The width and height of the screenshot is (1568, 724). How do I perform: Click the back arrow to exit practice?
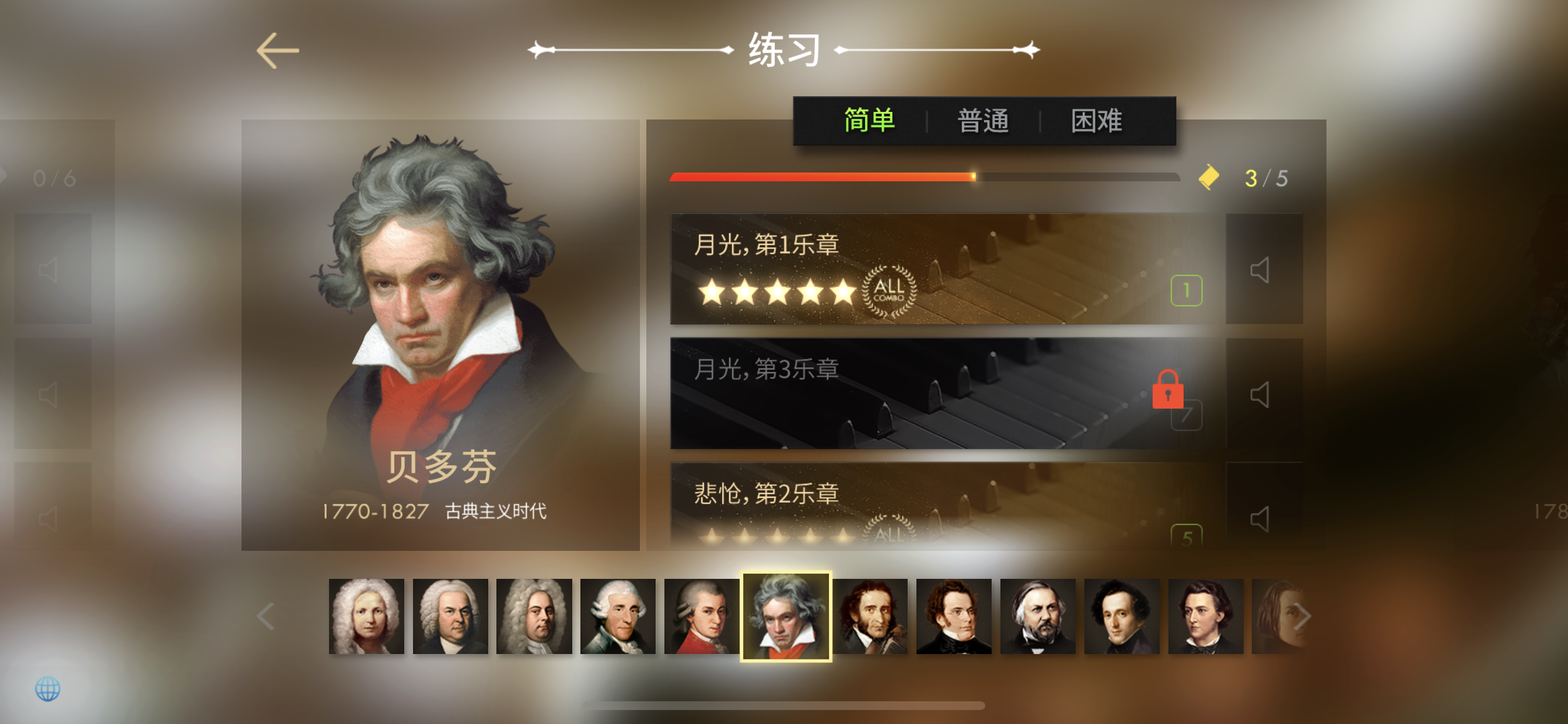[278, 50]
